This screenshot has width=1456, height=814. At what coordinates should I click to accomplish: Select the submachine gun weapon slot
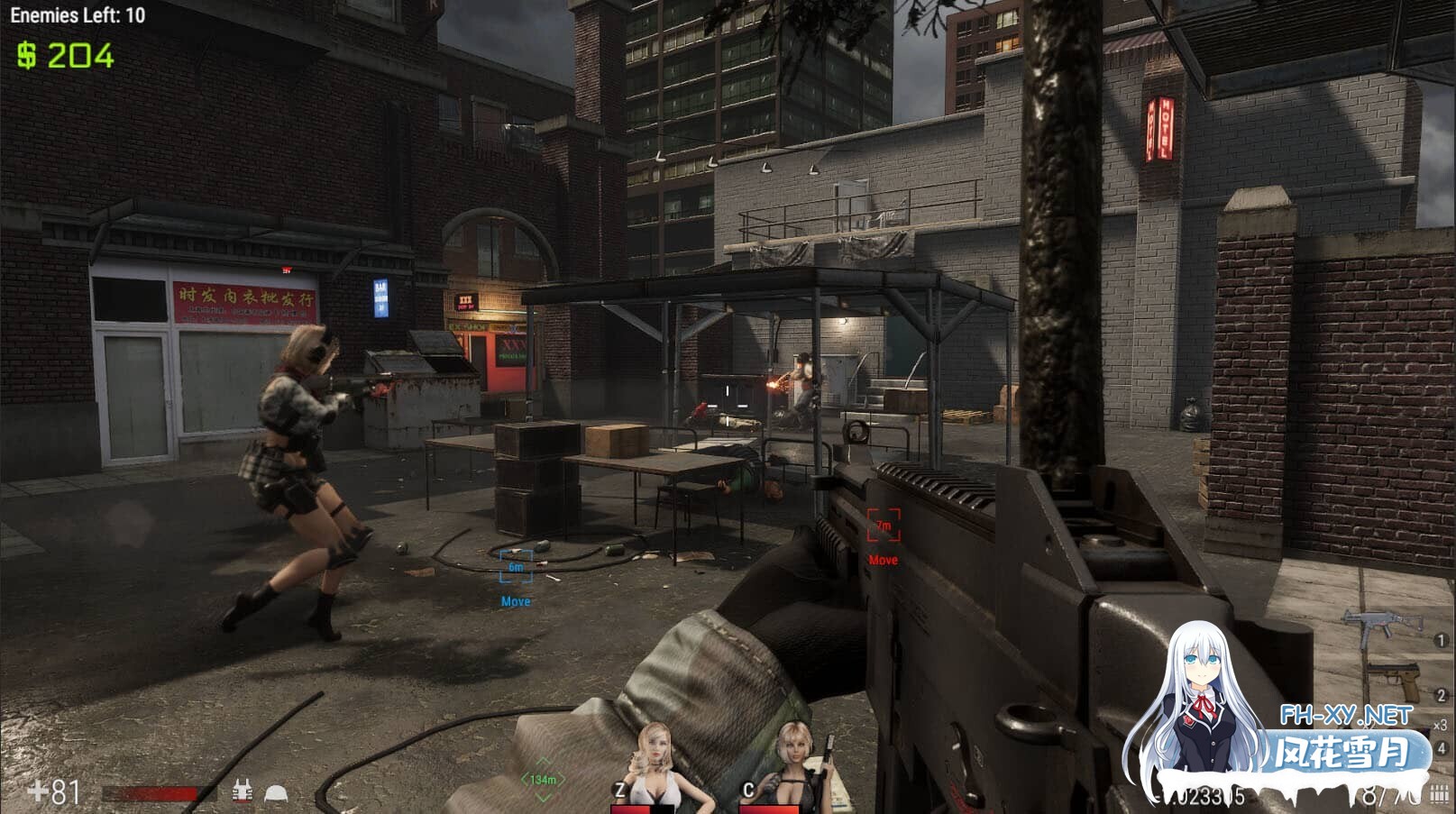coord(1381,625)
